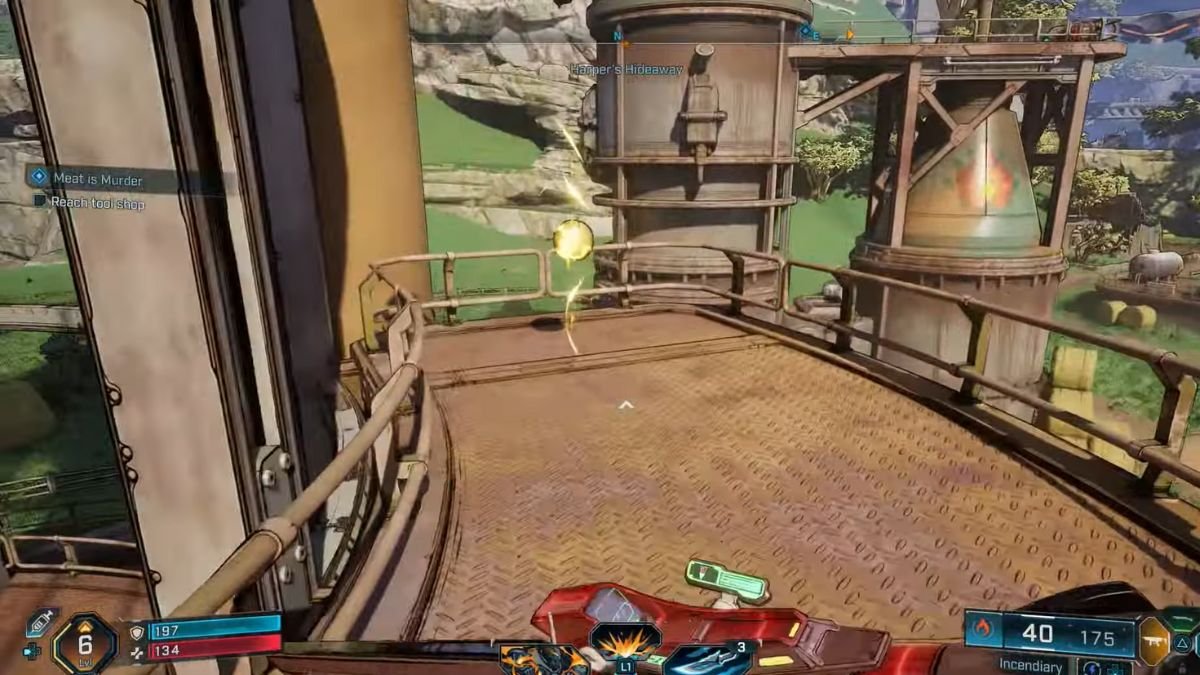1200x675 pixels.
Task: Click the Incendiary fire element icon
Action: pos(982,631)
